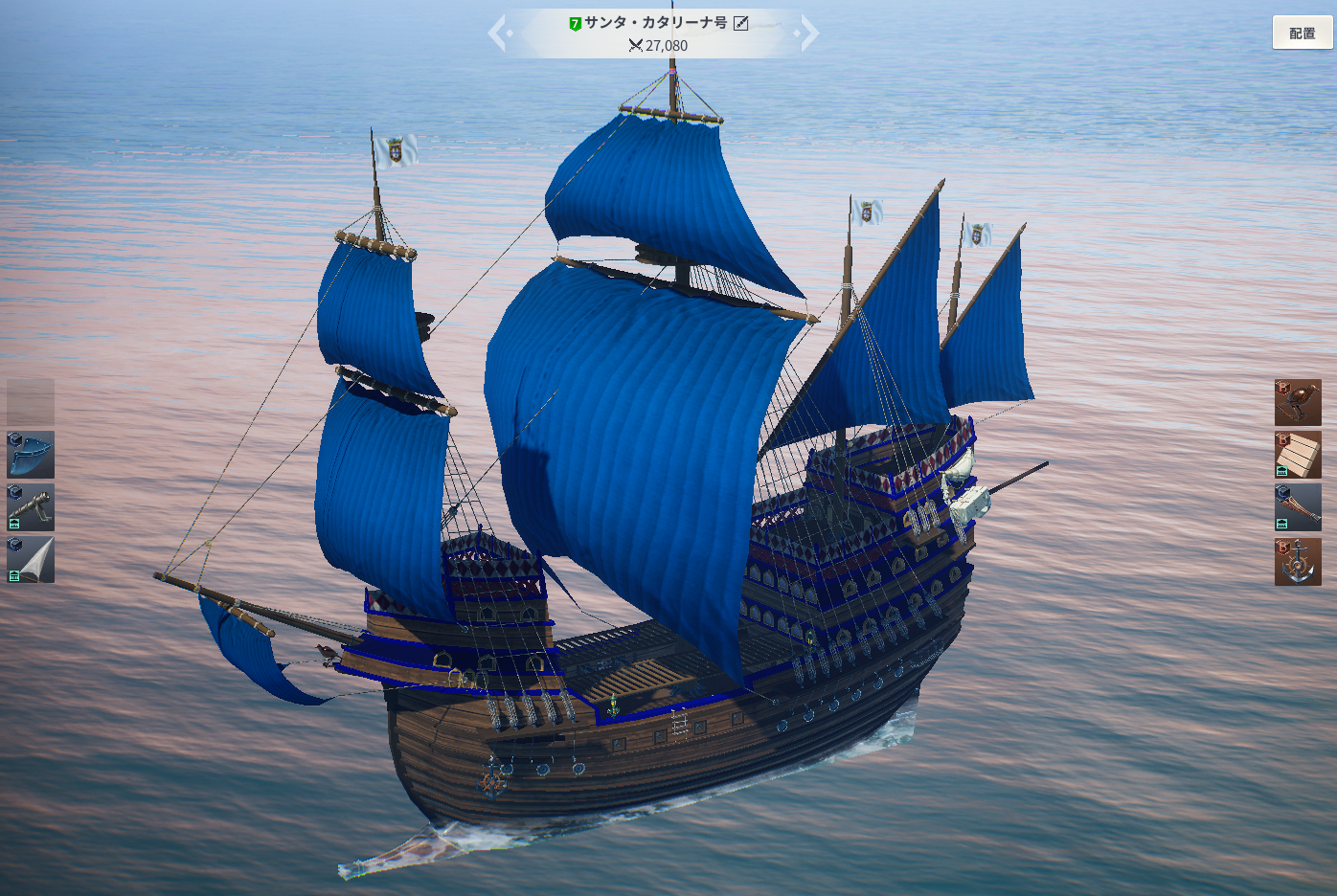The image size is (1337, 896).
Task: Select the blue hull plating equipment slot
Action: (31, 455)
